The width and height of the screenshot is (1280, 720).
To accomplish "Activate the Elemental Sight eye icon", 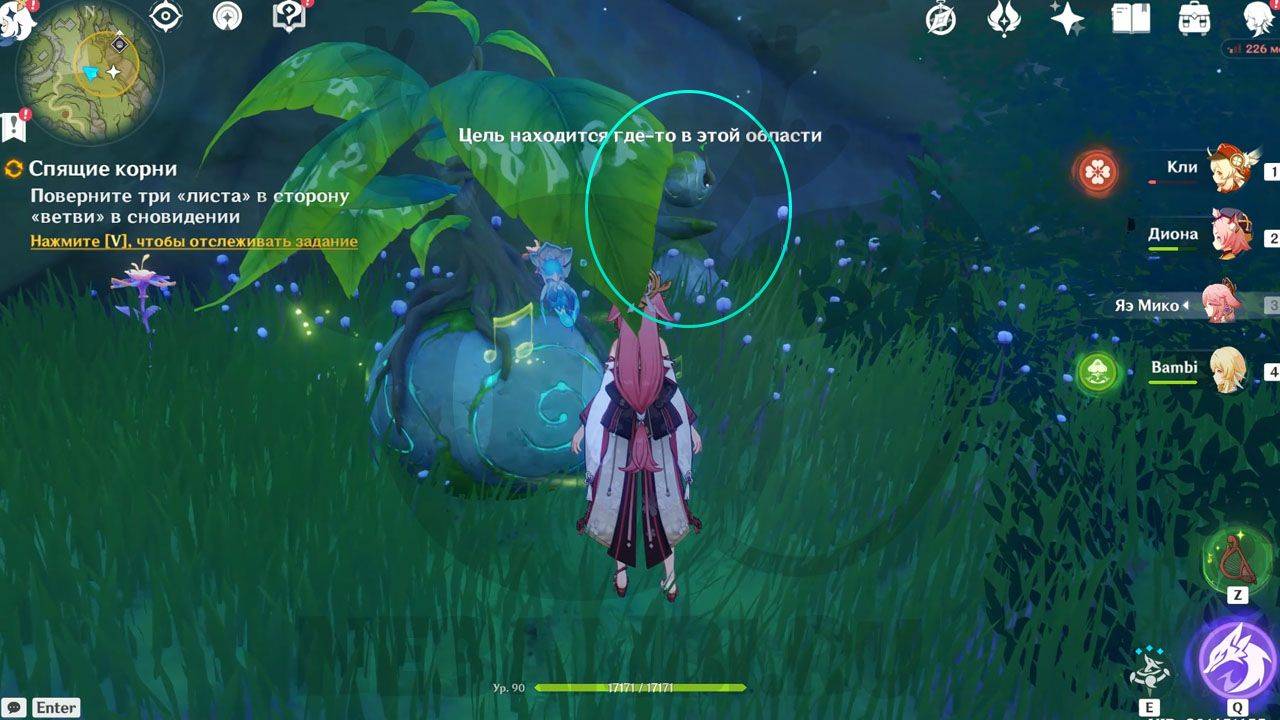I will pos(165,16).
